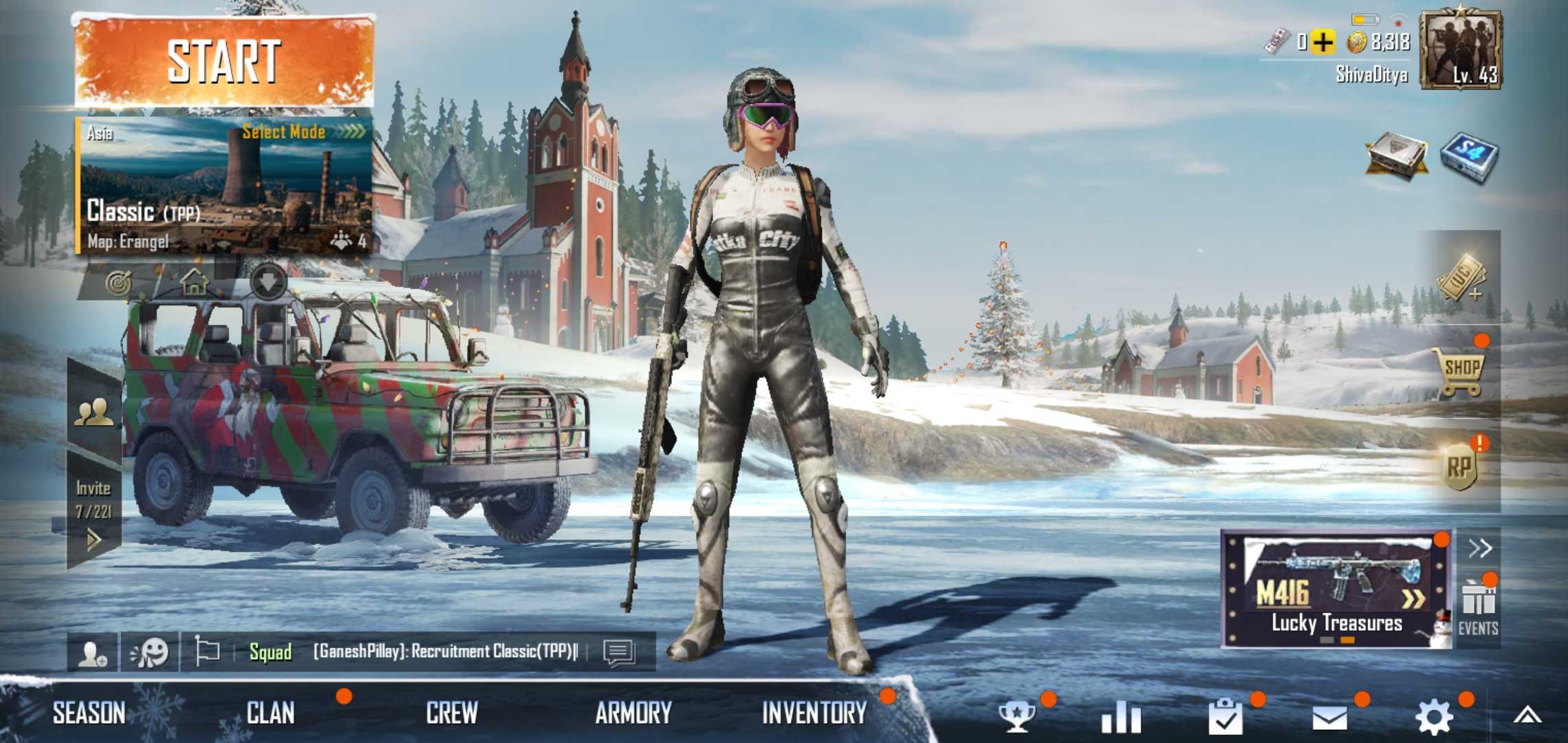1568x743 pixels.
Task: Open the CREW menu
Action: (451, 713)
